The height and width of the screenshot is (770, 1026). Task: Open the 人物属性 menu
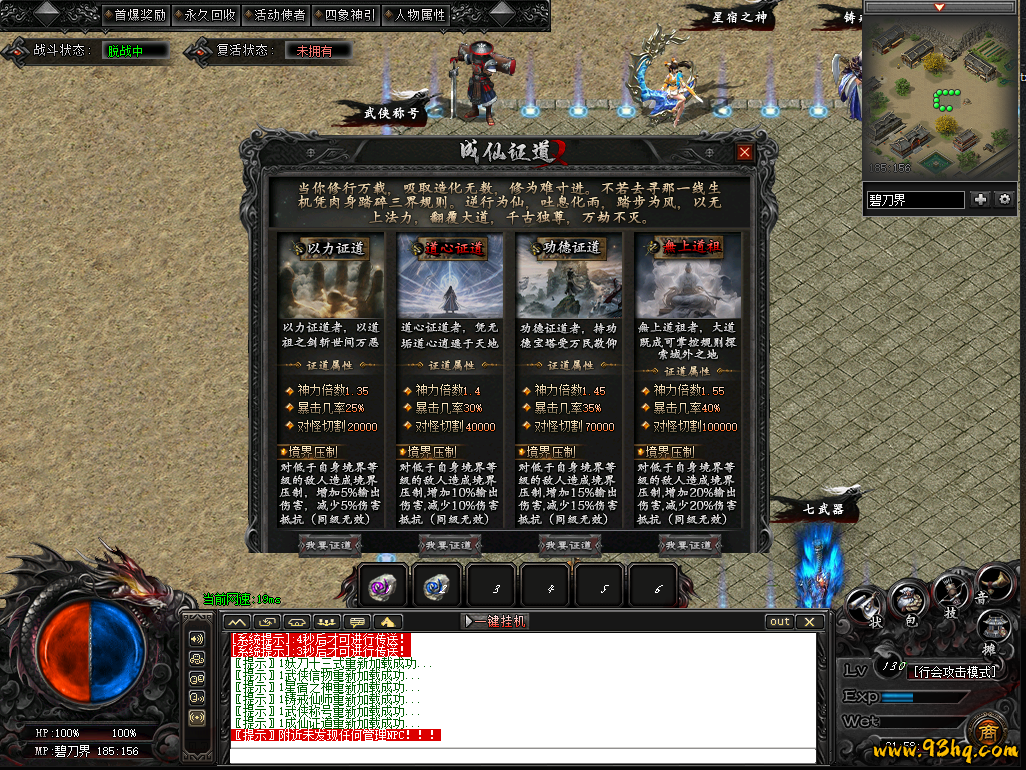[x=414, y=15]
